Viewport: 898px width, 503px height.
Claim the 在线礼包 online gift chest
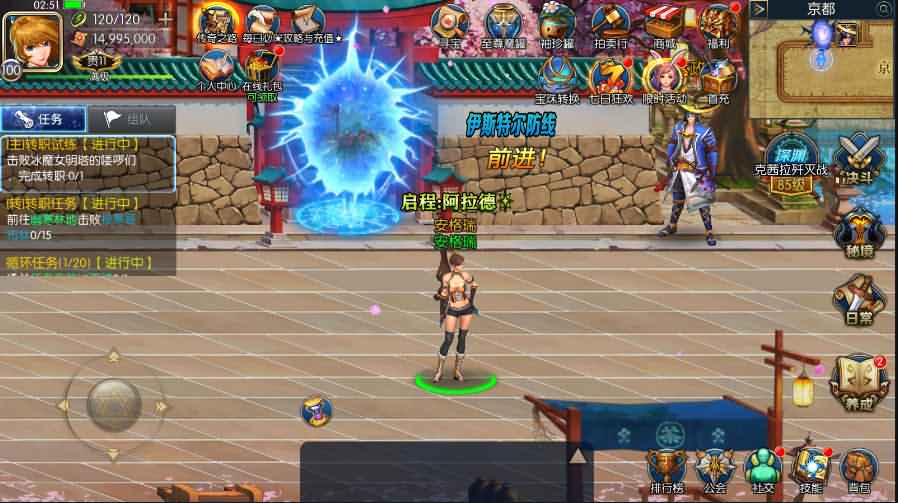[x=262, y=69]
